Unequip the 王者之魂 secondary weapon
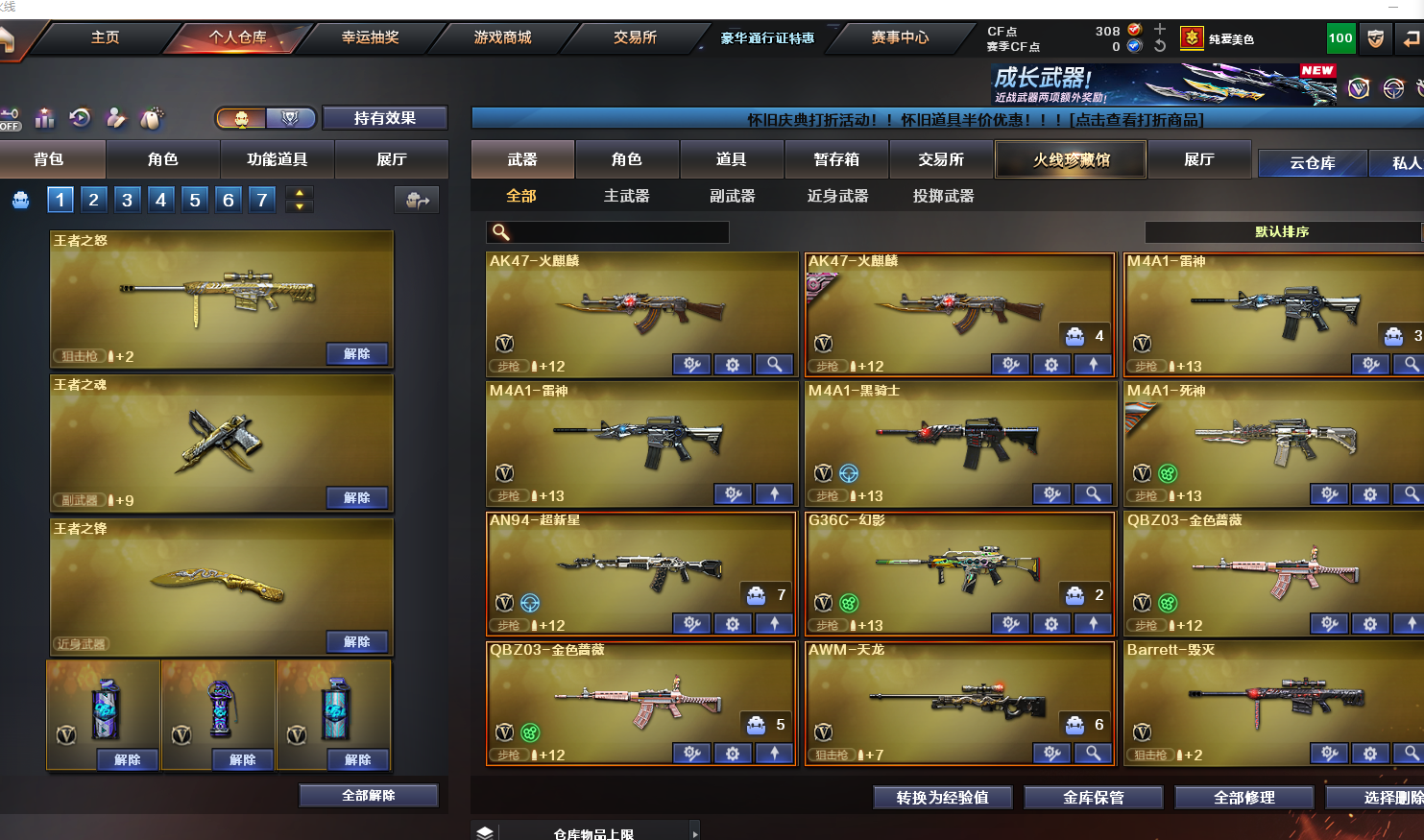This screenshot has width=1424, height=840. (356, 497)
